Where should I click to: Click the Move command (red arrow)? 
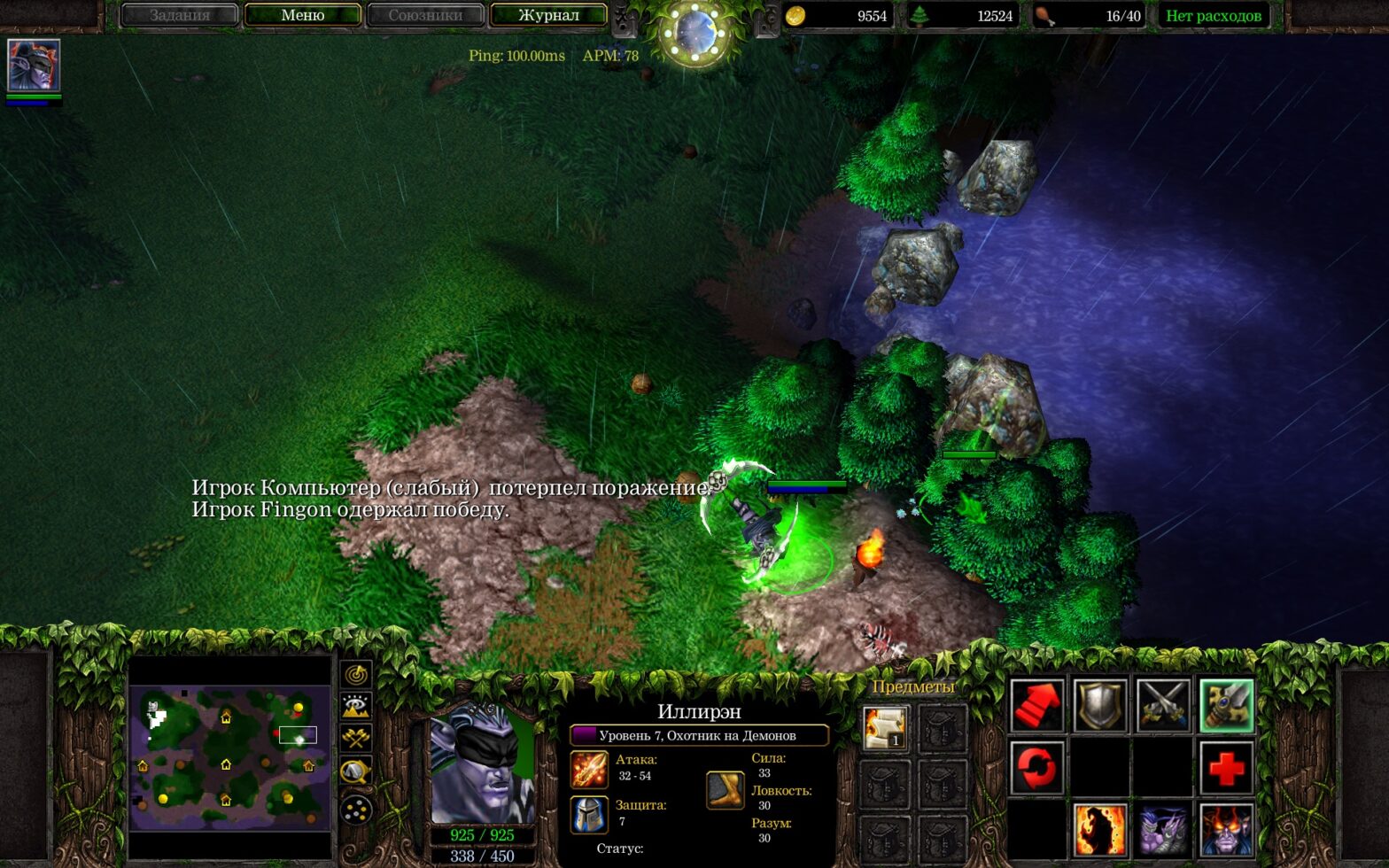(1038, 705)
